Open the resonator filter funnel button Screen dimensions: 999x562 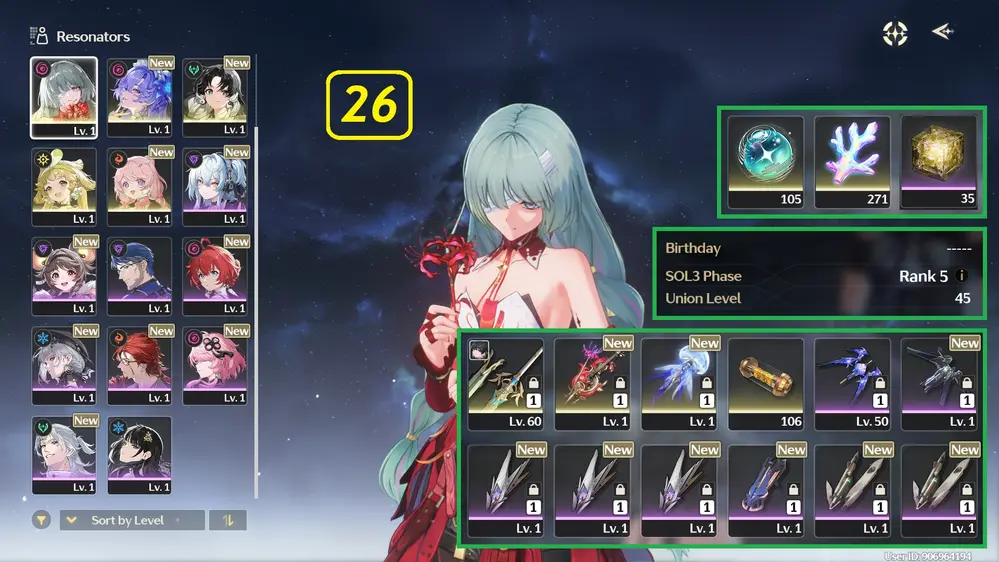point(41,520)
